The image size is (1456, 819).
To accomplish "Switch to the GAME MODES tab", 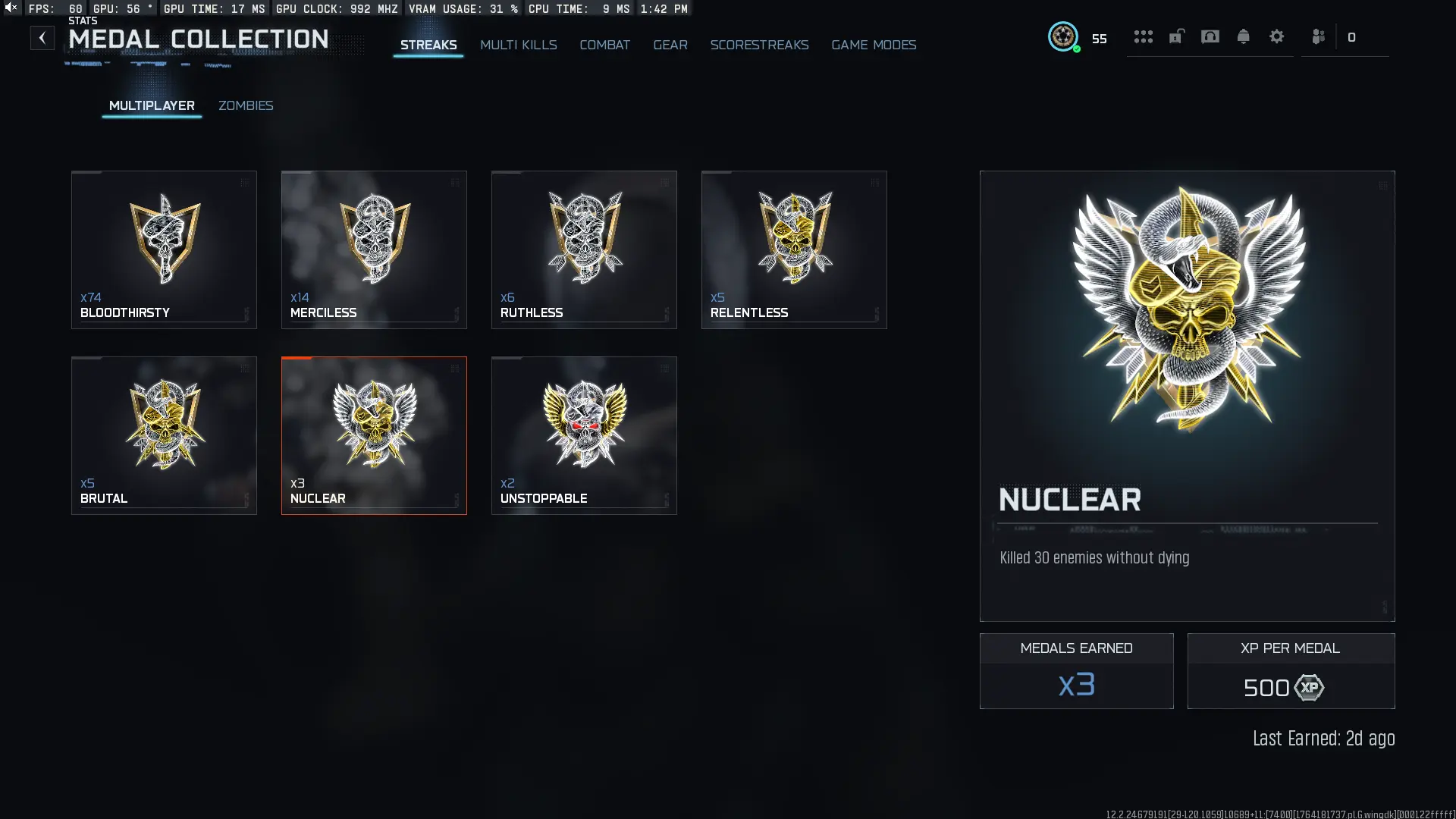I will point(873,45).
